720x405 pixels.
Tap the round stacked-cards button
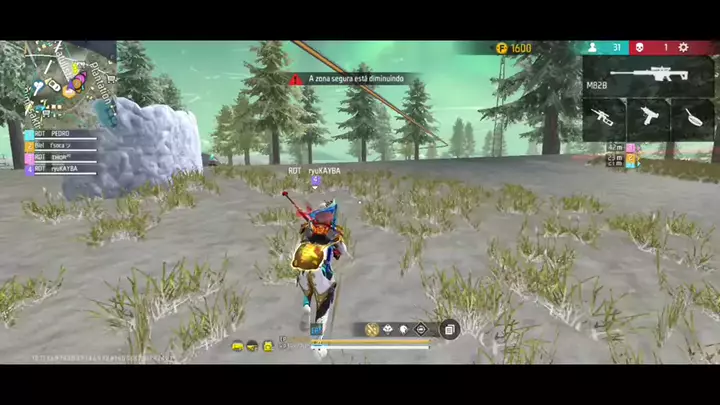[x=450, y=329]
